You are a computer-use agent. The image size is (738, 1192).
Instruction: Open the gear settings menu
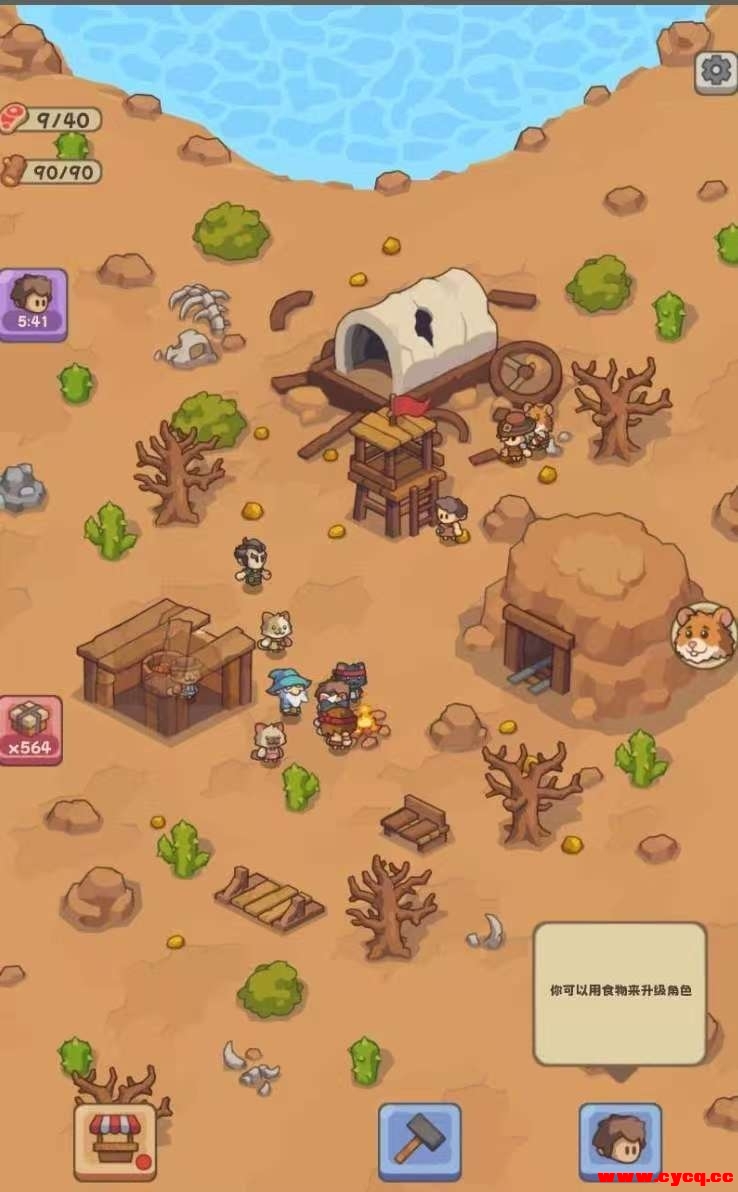[715, 70]
